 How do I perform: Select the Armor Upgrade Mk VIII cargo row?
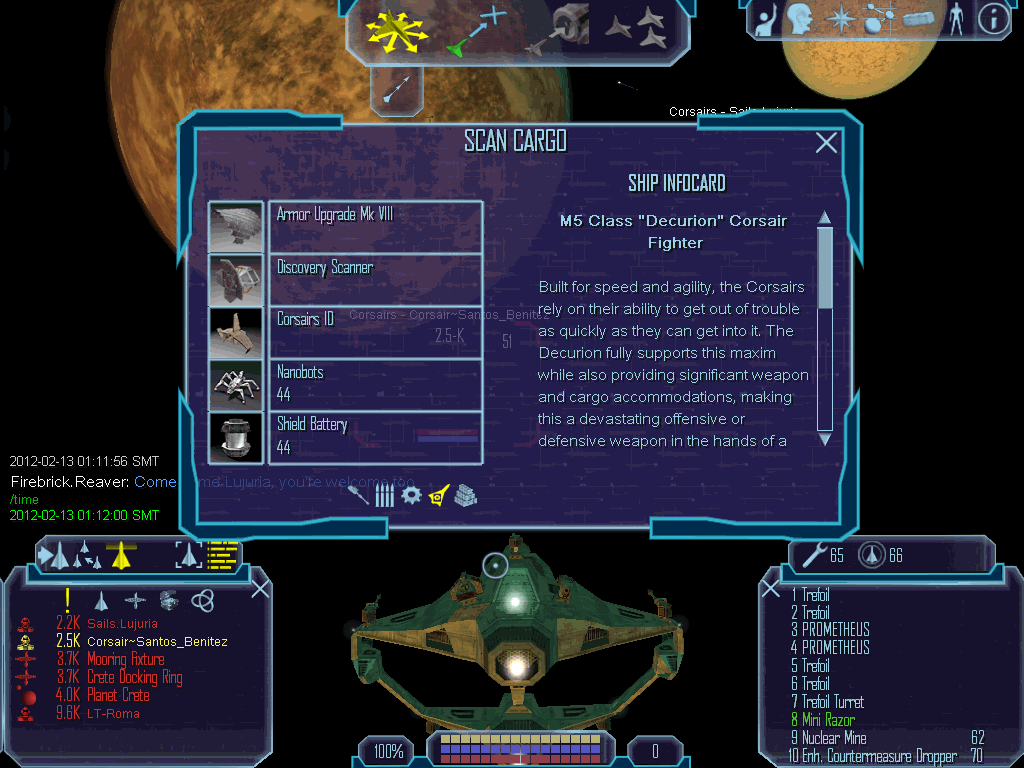click(x=375, y=226)
